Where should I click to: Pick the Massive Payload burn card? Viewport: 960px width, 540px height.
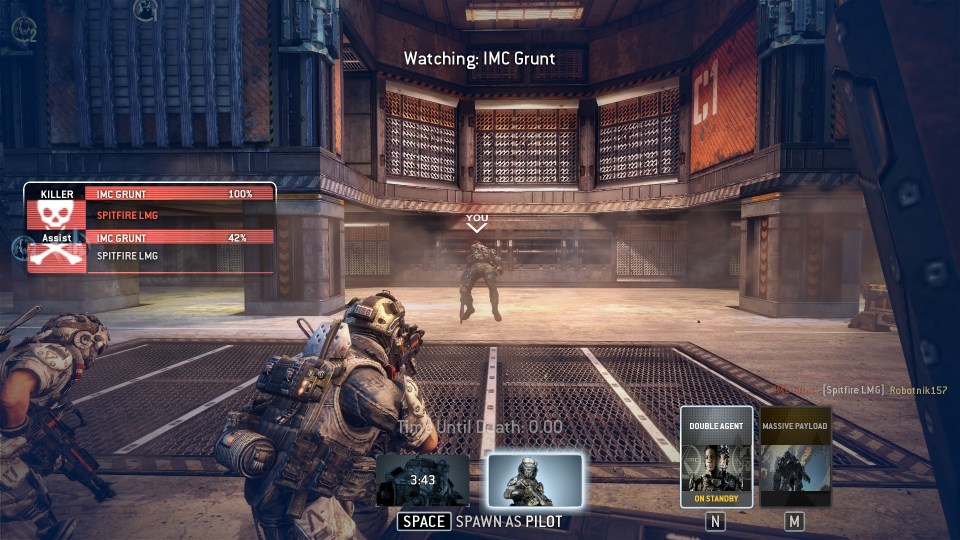click(x=795, y=457)
